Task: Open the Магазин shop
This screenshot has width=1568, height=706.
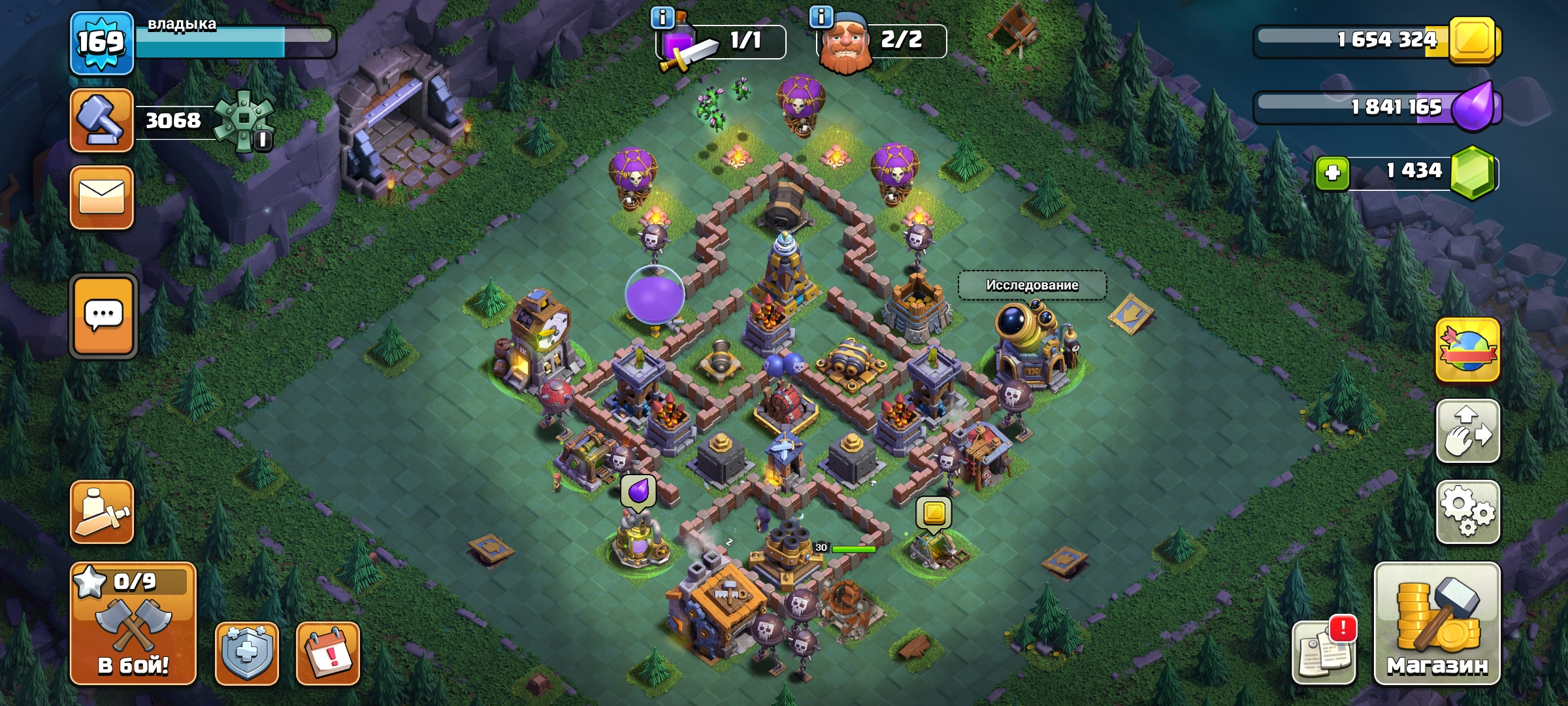Action: coord(1437,624)
